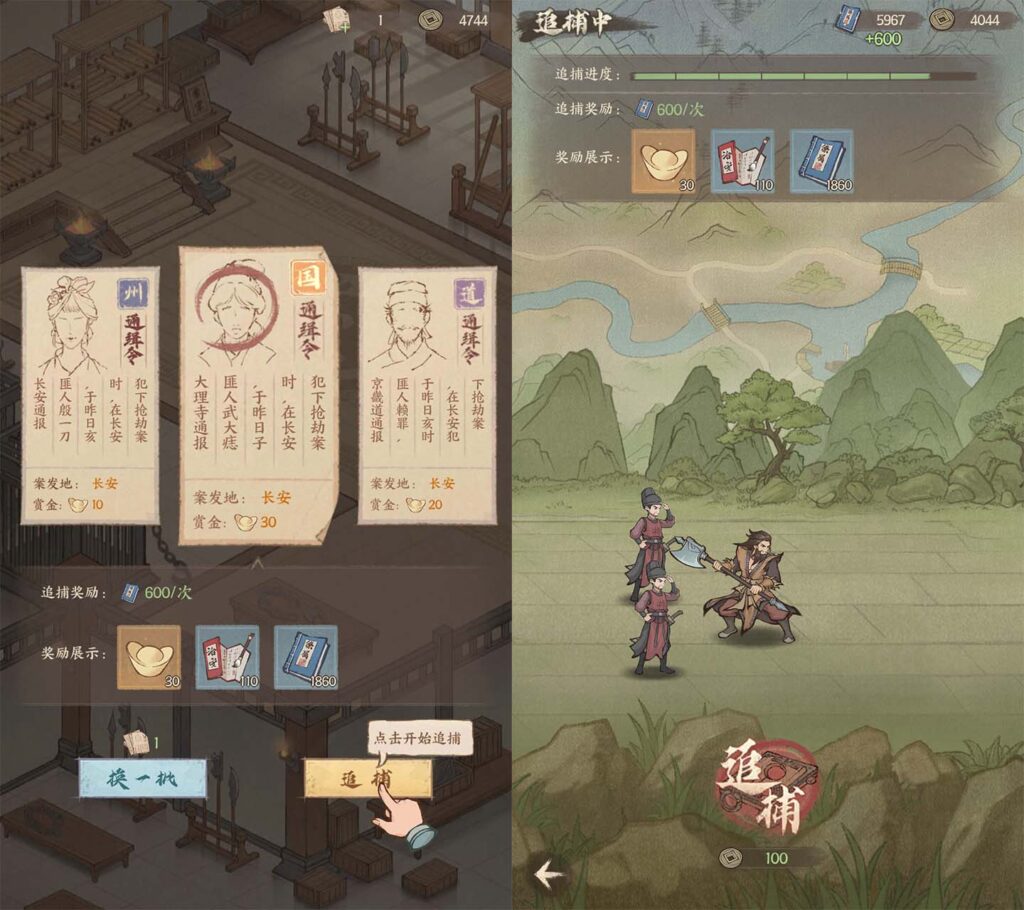Tap the red 追捕 seal costing 100 coins
The image size is (1024, 910).
(x=768, y=788)
